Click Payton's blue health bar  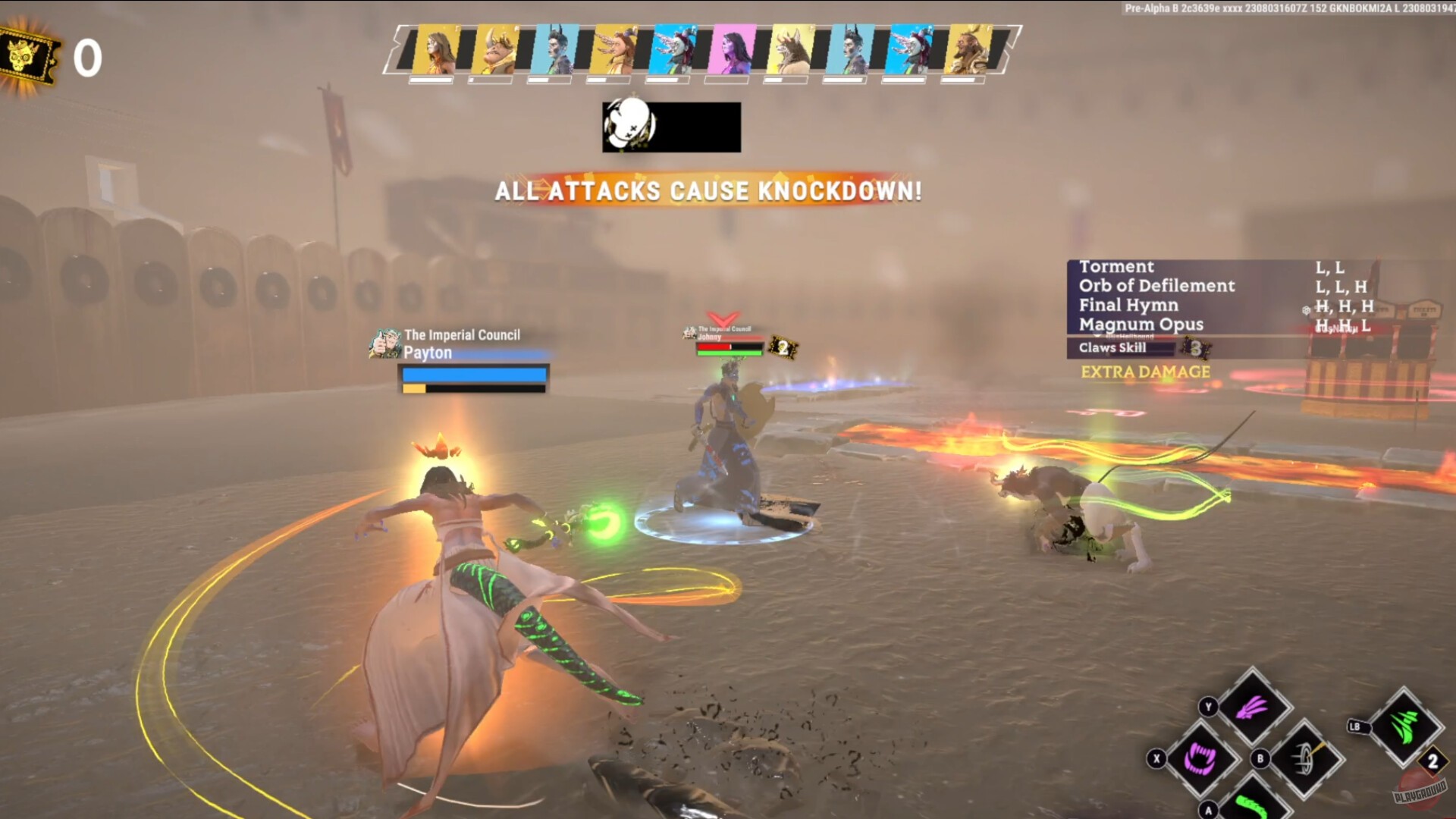coord(470,373)
